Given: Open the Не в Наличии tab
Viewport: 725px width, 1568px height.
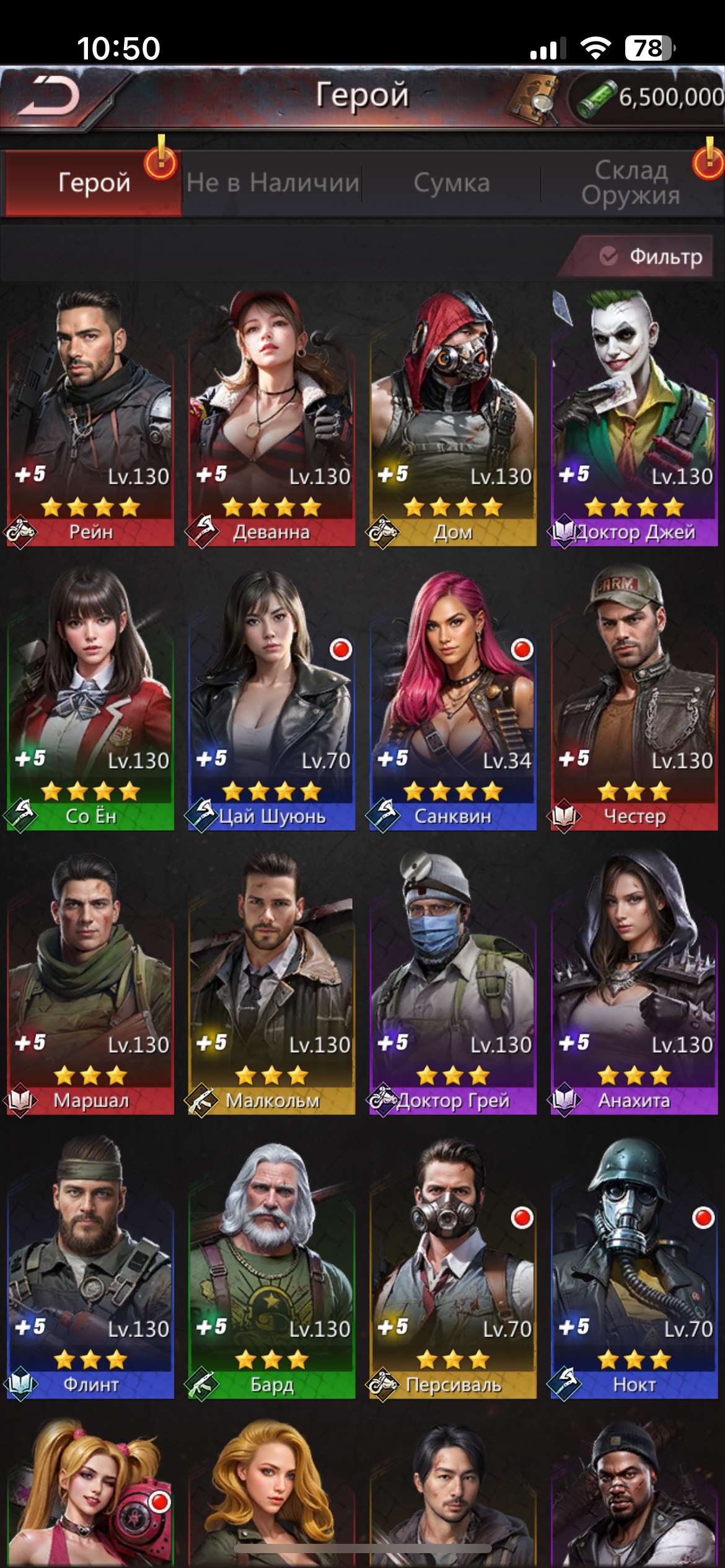Looking at the screenshot, I should pyautogui.click(x=273, y=183).
